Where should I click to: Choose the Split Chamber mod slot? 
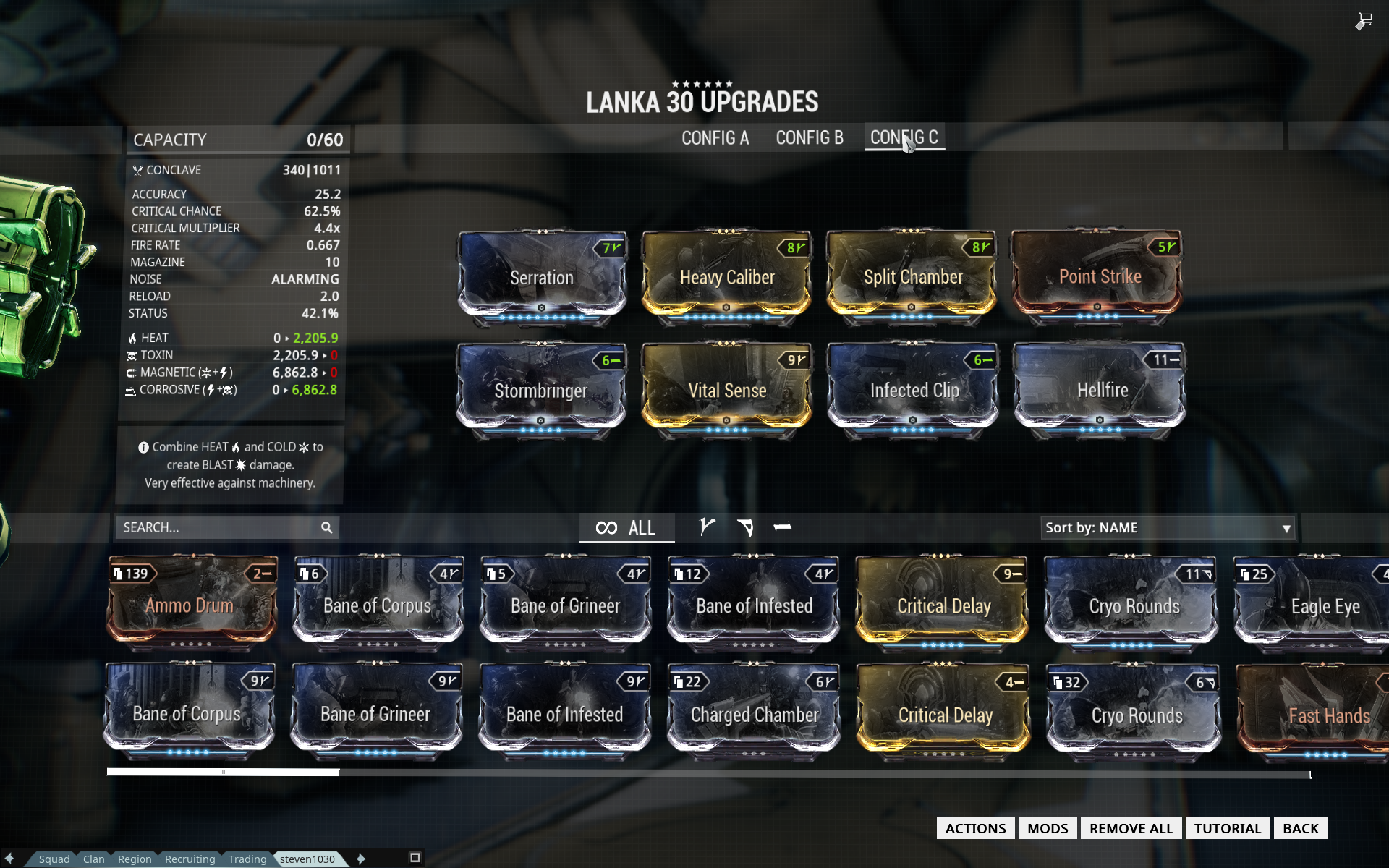(912, 278)
